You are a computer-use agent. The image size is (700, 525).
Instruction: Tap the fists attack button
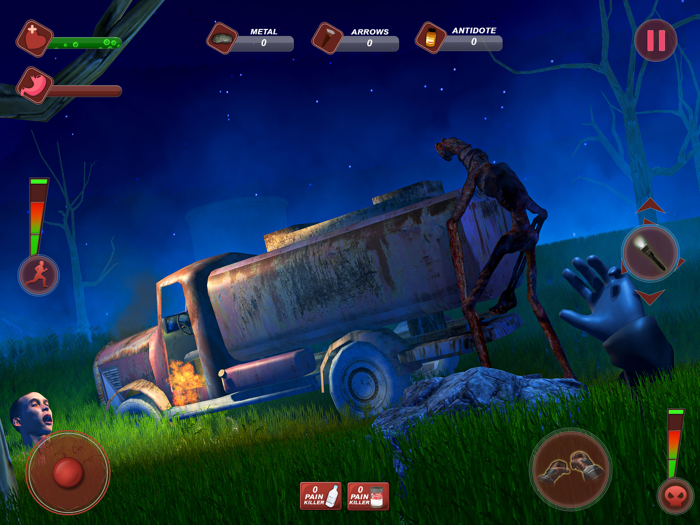tap(570, 470)
